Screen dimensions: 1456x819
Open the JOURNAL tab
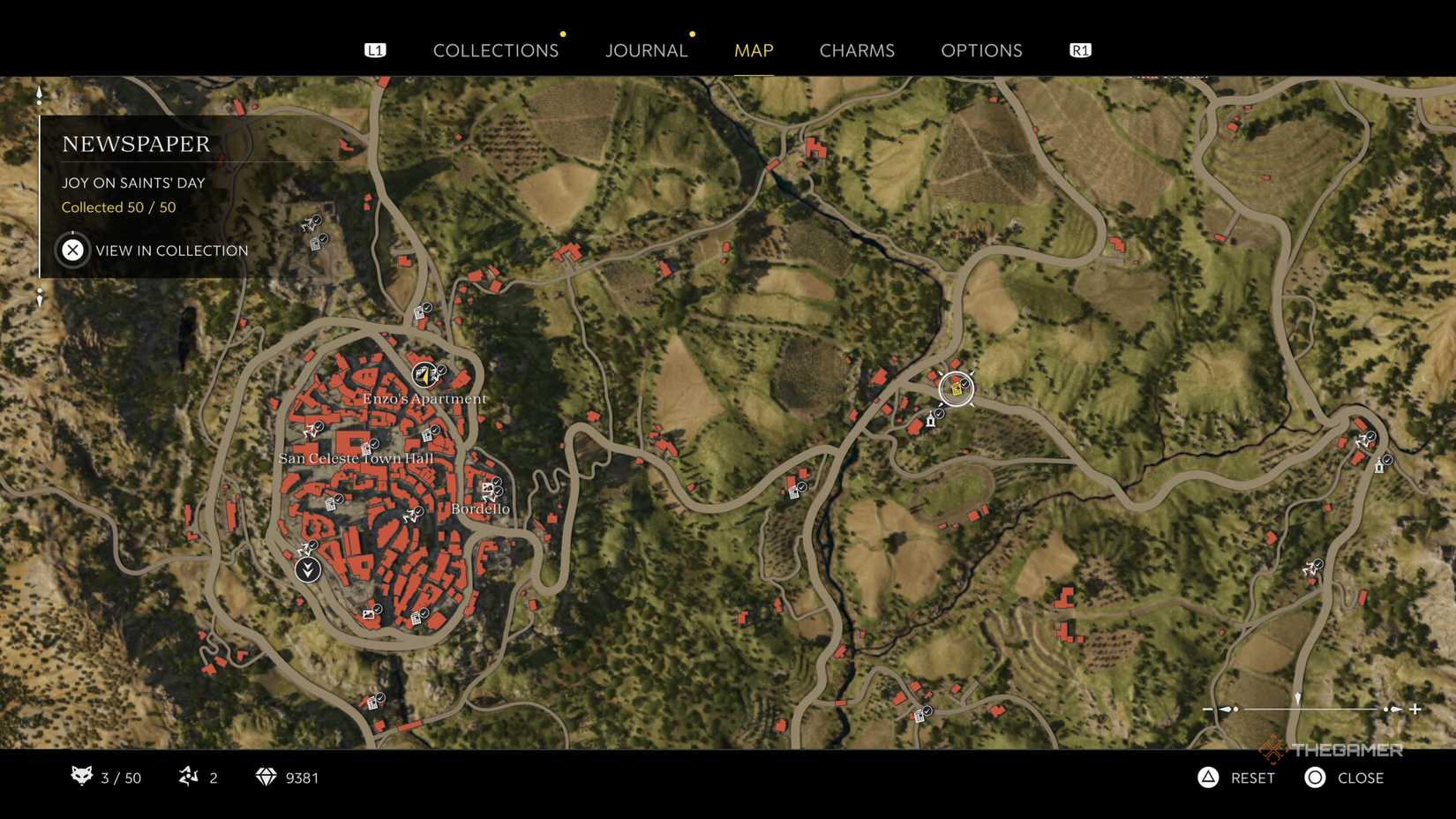point(647,50)
